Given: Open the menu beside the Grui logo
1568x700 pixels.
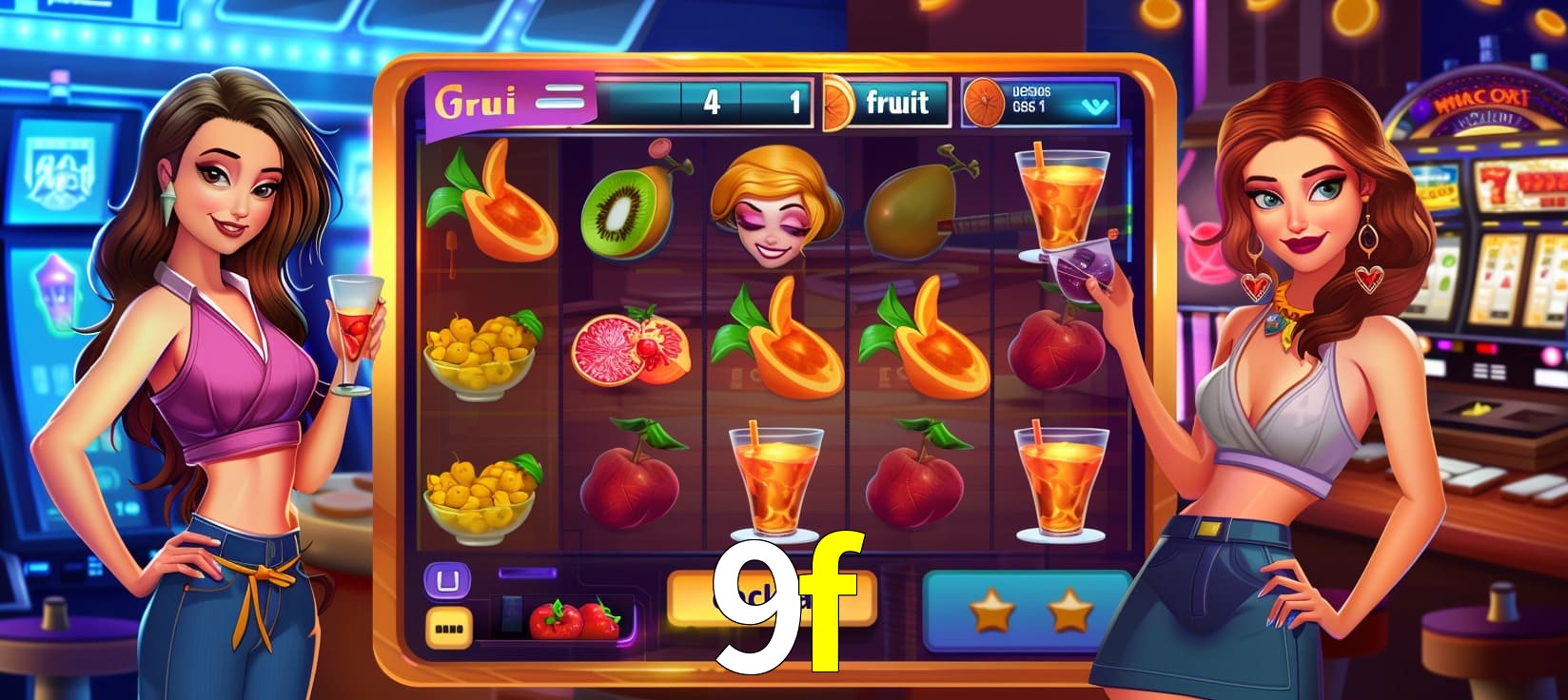Looking at the screenshot, I should (x=559, y=98).
